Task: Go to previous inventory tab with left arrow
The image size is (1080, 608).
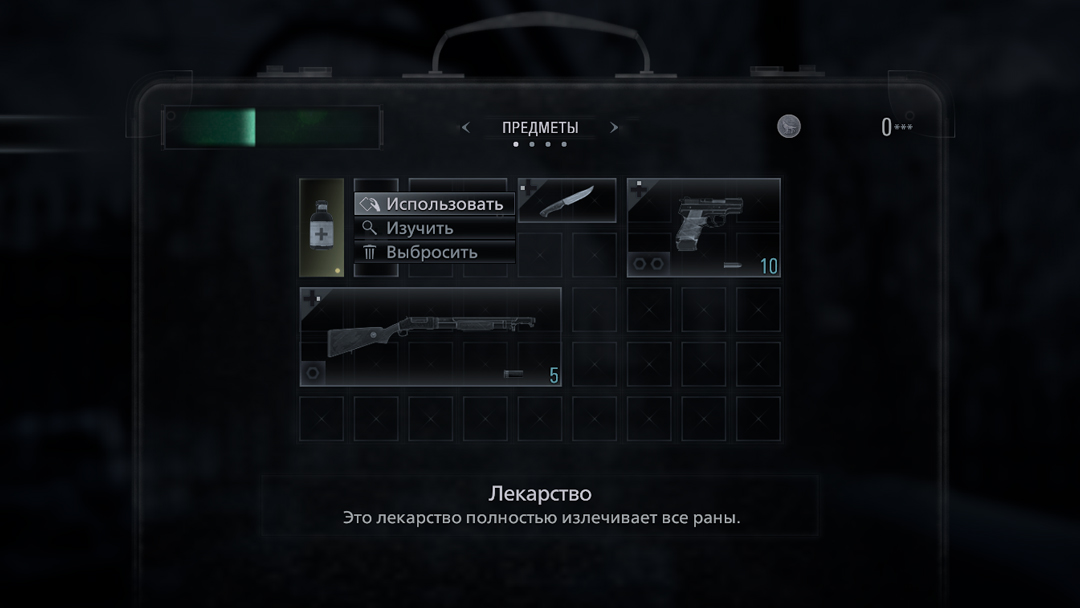Action: (x=465, y=128)
